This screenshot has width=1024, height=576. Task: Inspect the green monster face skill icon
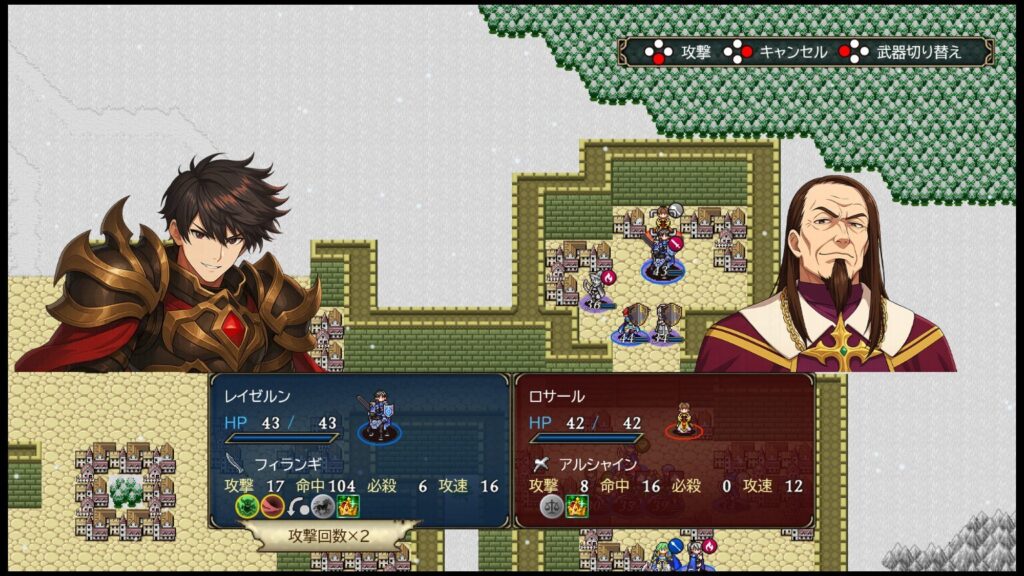[247, 506]
